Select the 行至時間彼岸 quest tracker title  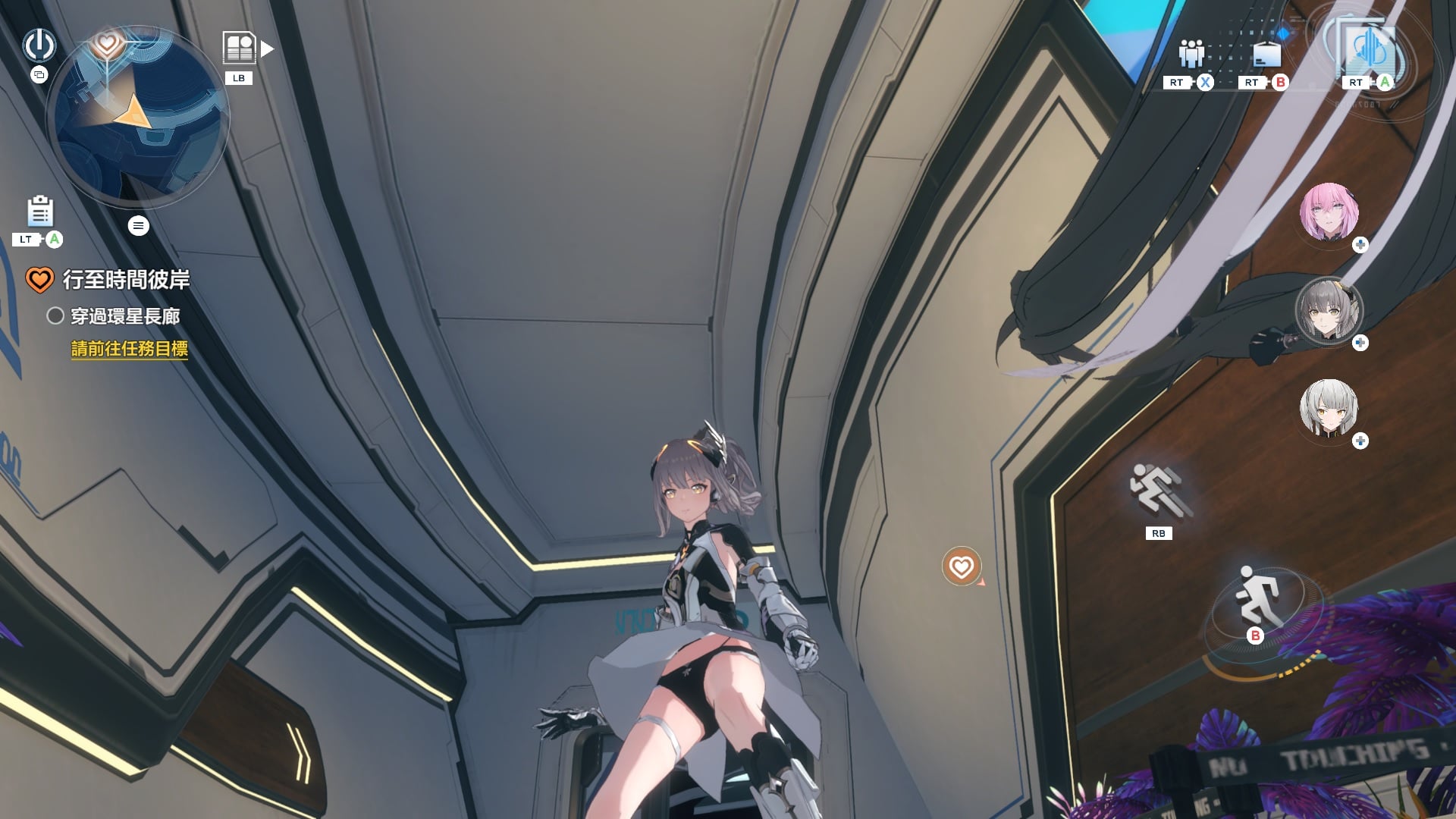coord(126,280)
